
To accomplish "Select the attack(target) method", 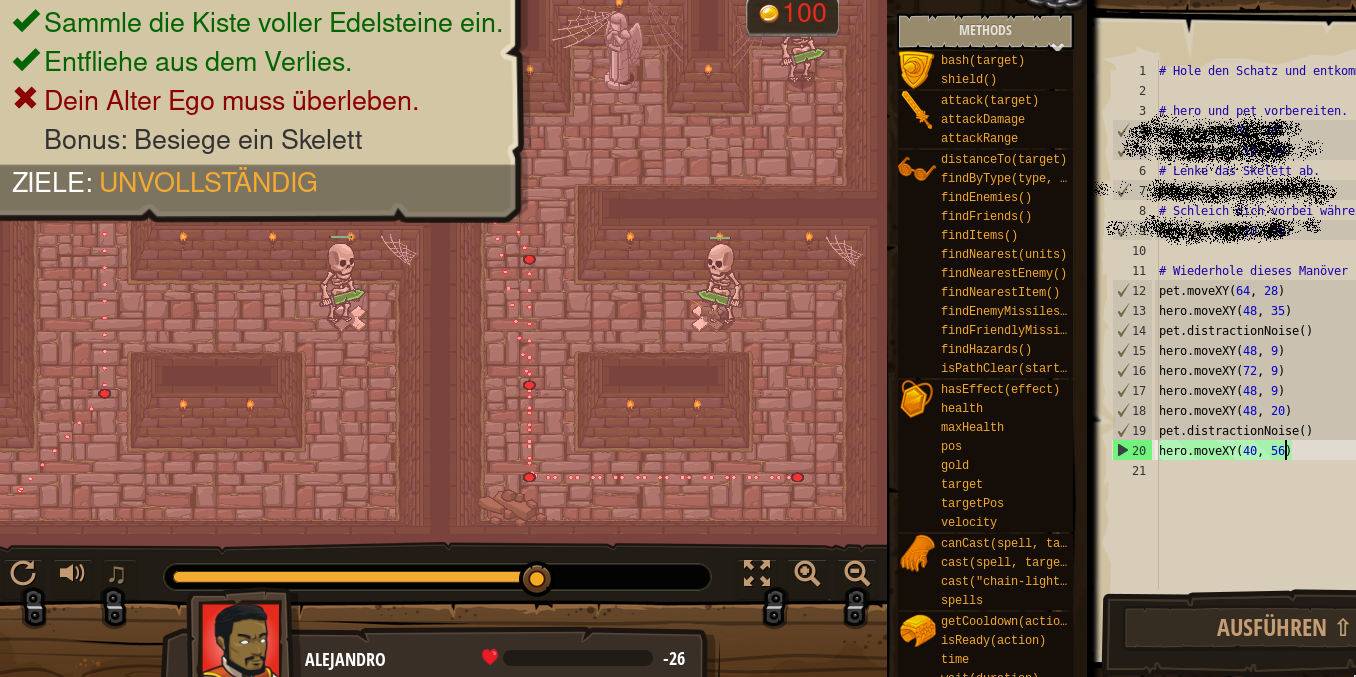I will click(x=989, y=100).
